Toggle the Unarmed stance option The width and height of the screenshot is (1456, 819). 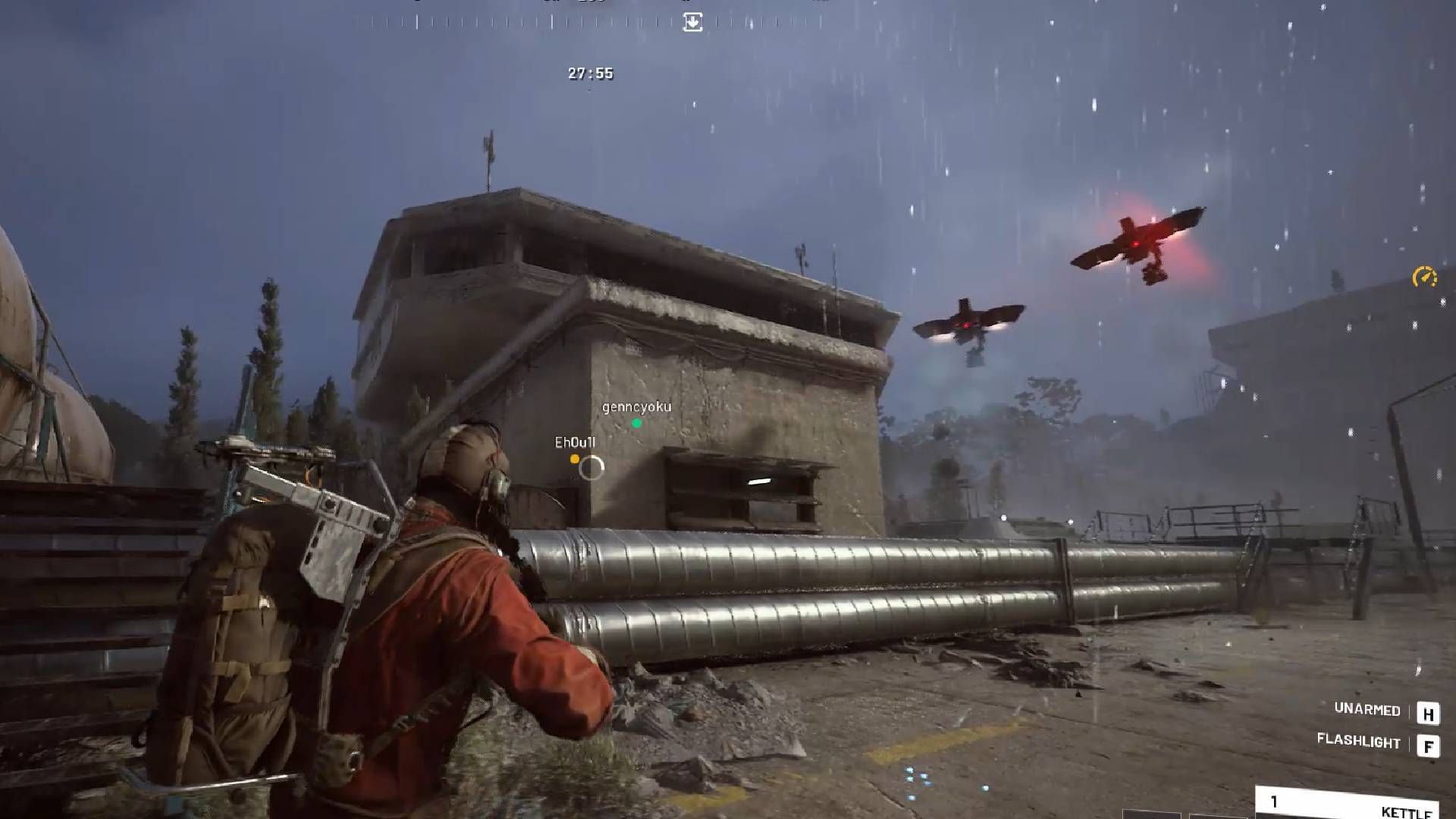point(1367,711)
